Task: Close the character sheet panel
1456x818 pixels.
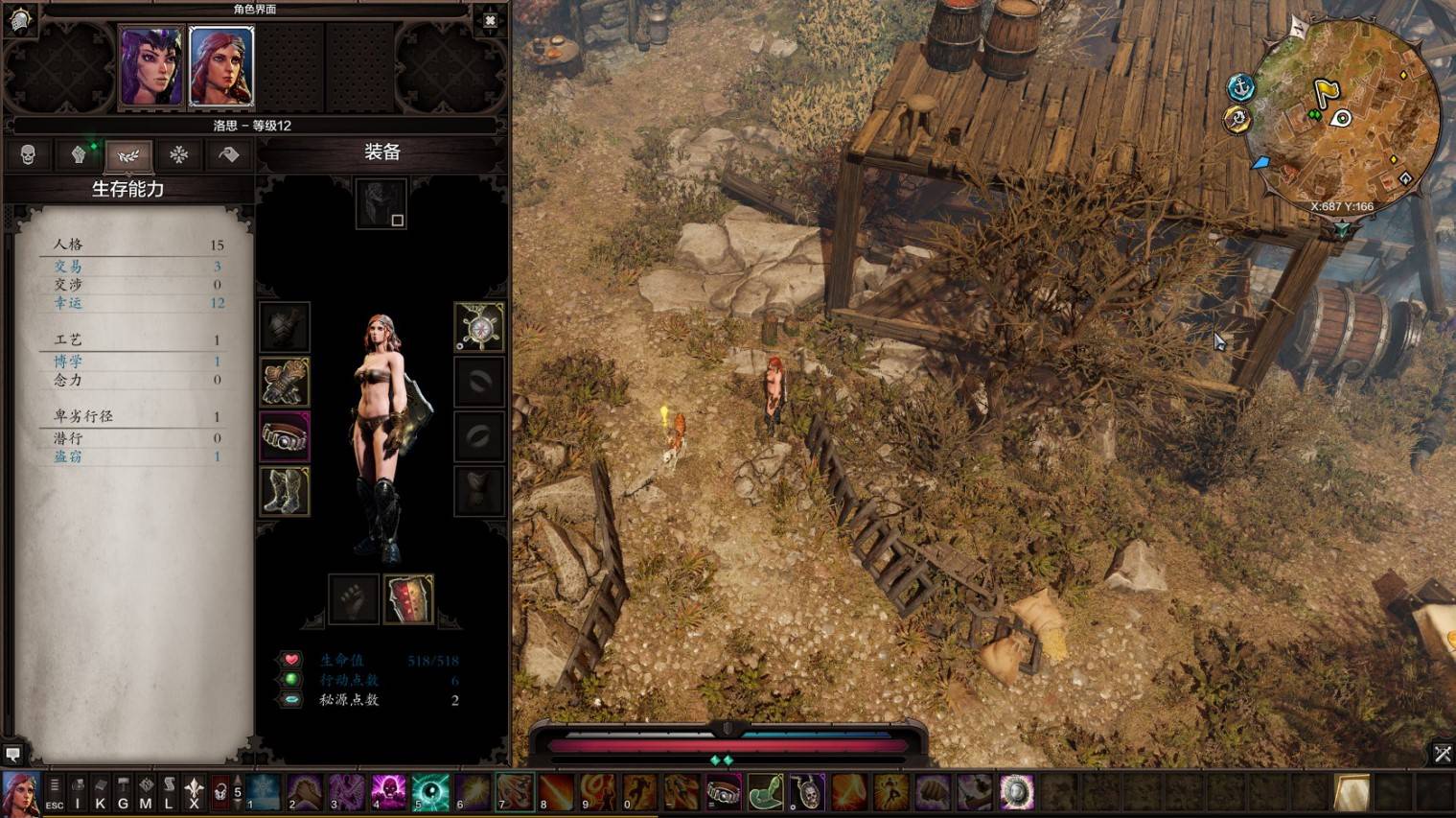Action: point(490,20)
